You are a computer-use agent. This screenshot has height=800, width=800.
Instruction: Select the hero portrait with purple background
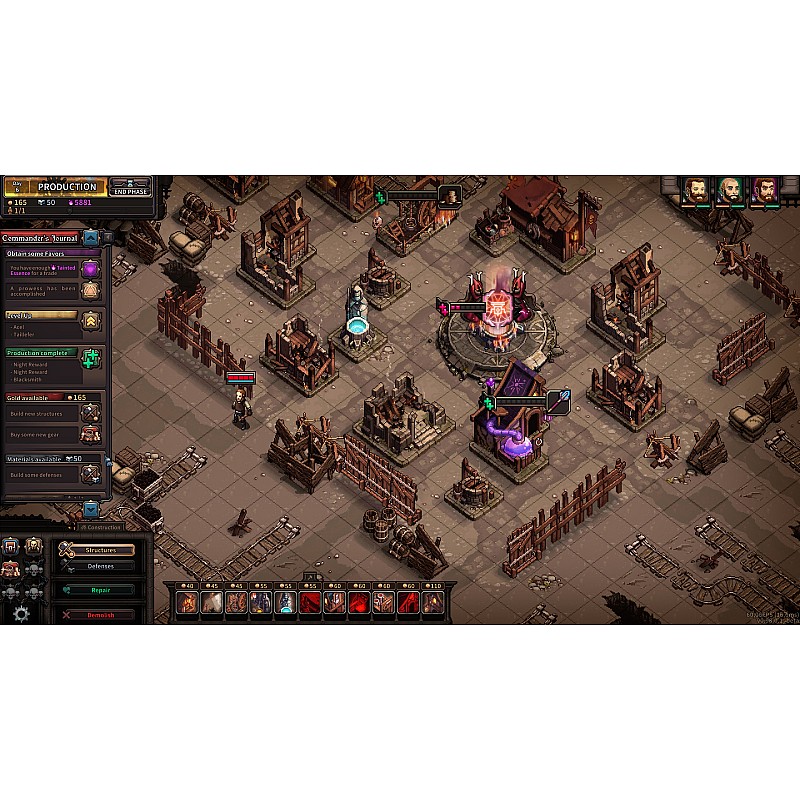pos(765,191)
